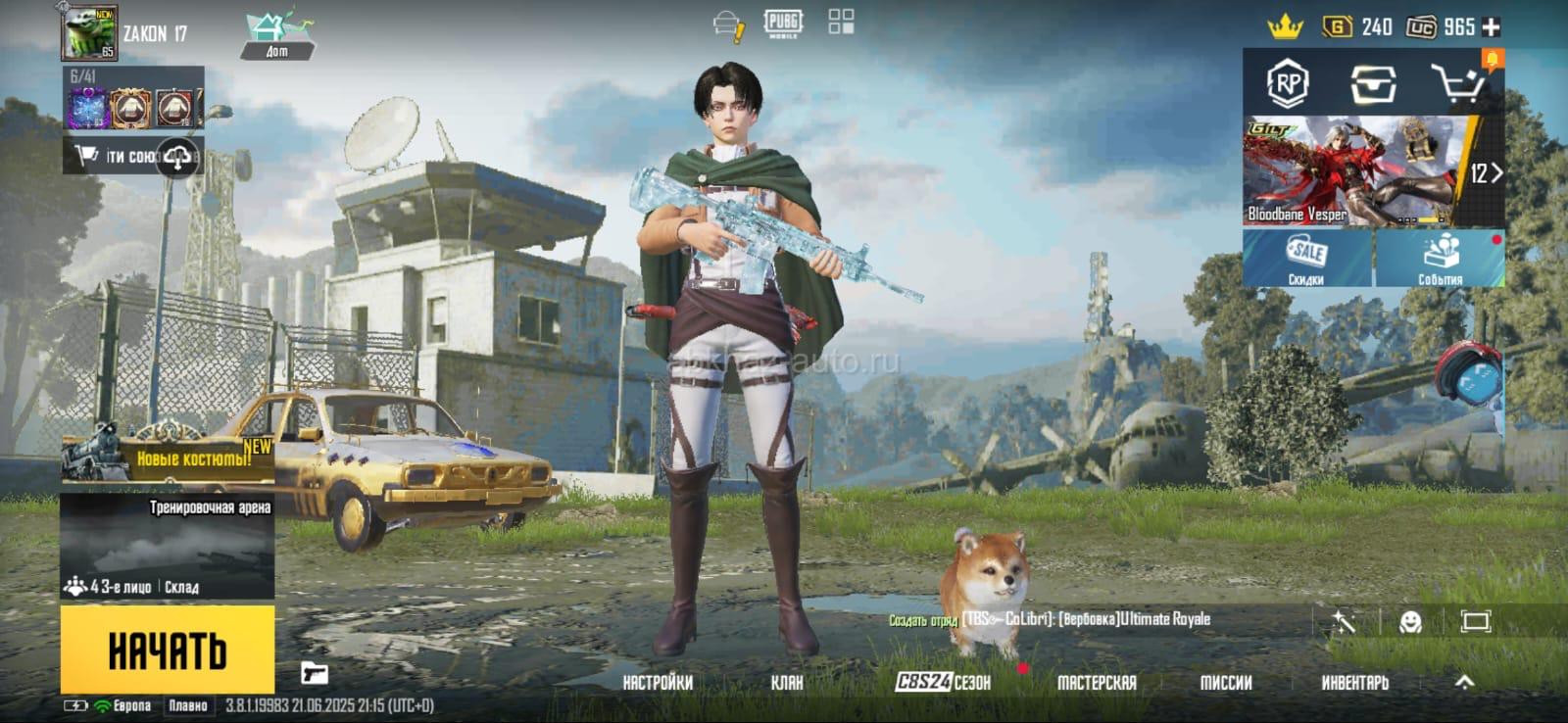Image resolution: width=1568 pixels, height=723 pixels.
Task: Open the ZAKON 17 player profile avatar
Action: click(x=89, y=32)
